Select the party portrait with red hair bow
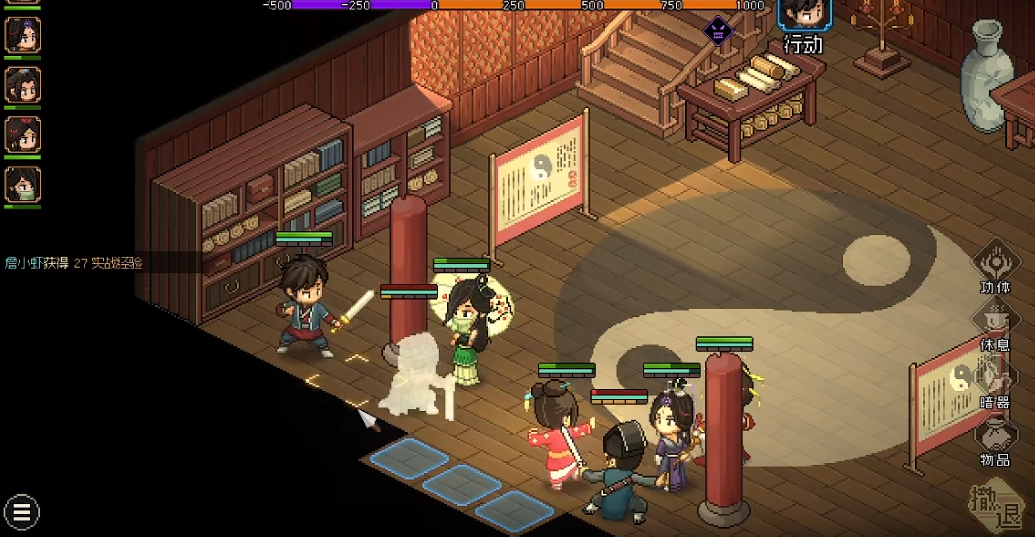Screen dimensions: 1035x537 22,135
